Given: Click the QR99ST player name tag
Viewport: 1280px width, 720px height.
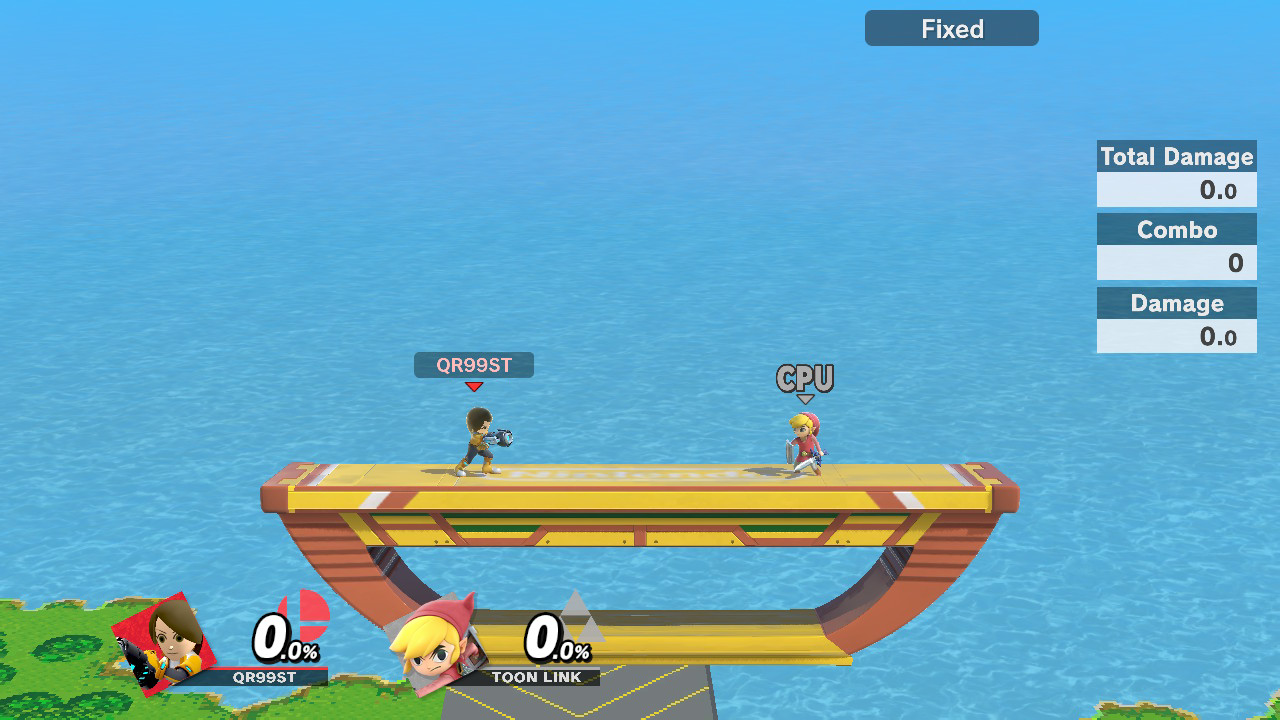Looking at the screenshot, I should point(474,365).
